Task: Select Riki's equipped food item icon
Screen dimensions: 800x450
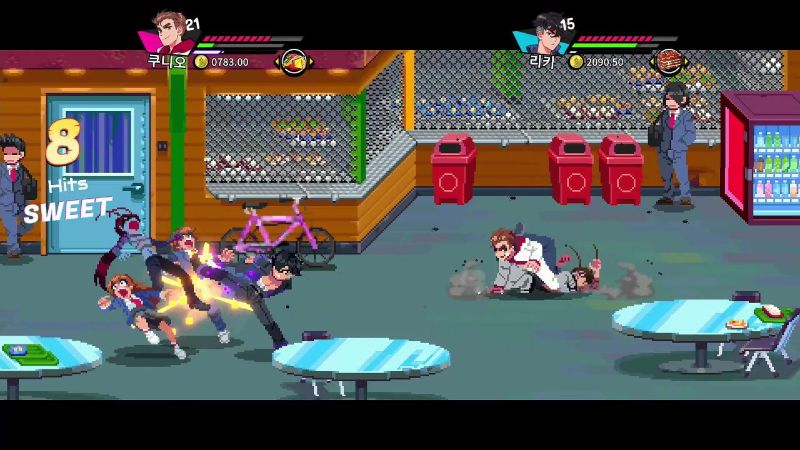Action: click(x=667, y=62)
